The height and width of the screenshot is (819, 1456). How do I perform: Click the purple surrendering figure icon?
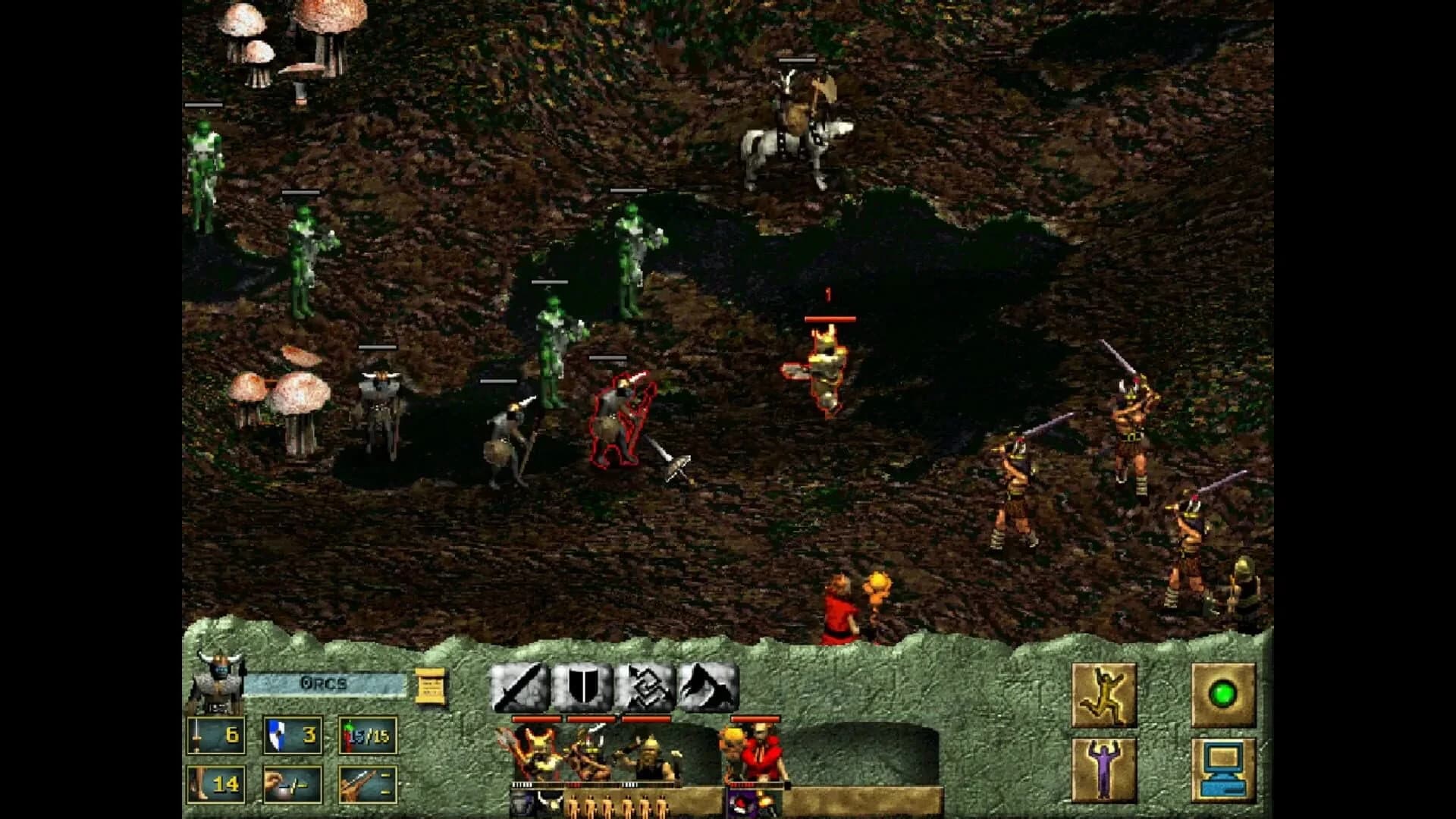pos(1104,768)
